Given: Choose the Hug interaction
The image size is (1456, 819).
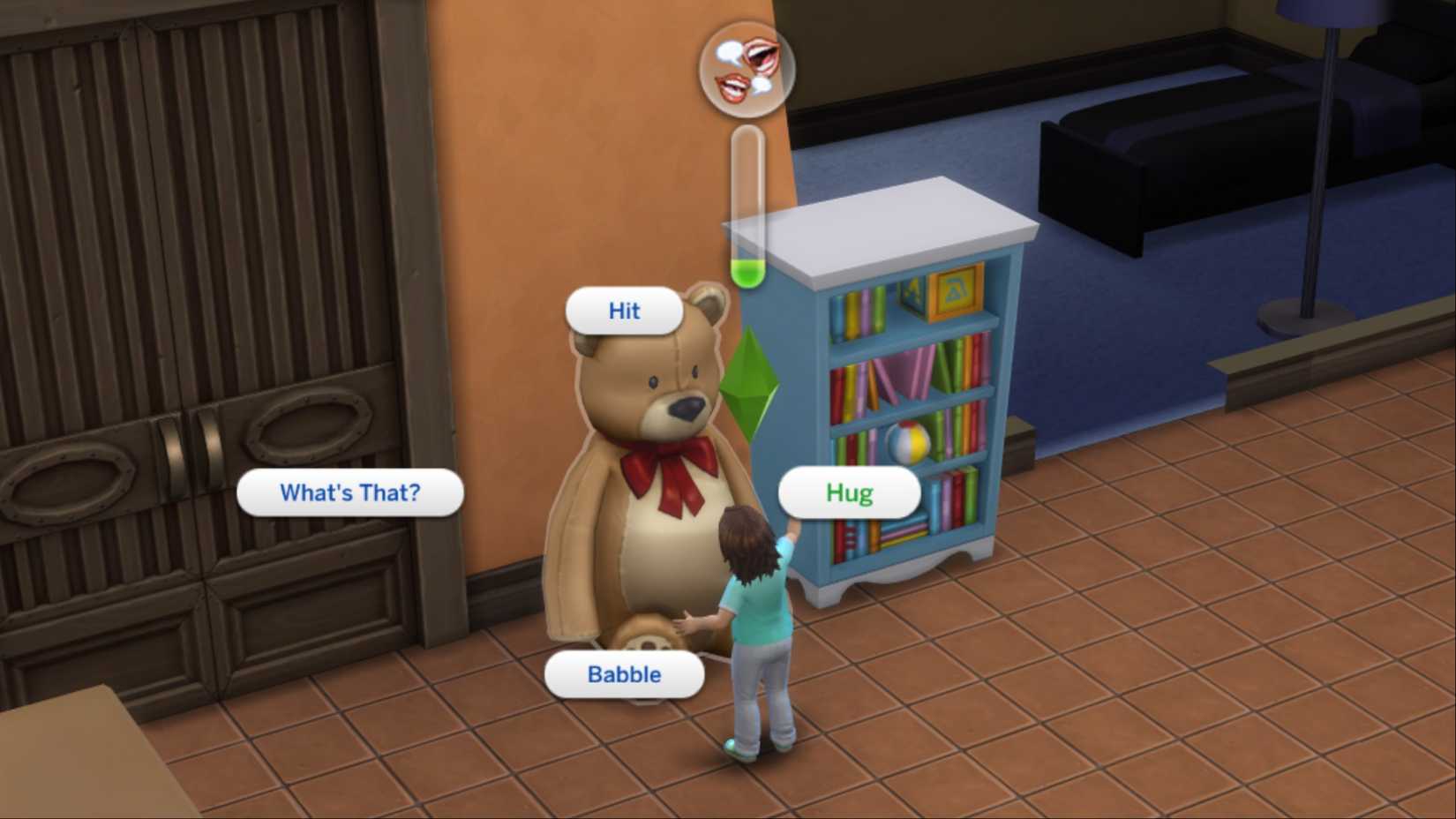Looking at the screenshot, I should click(x=848, y=493).
